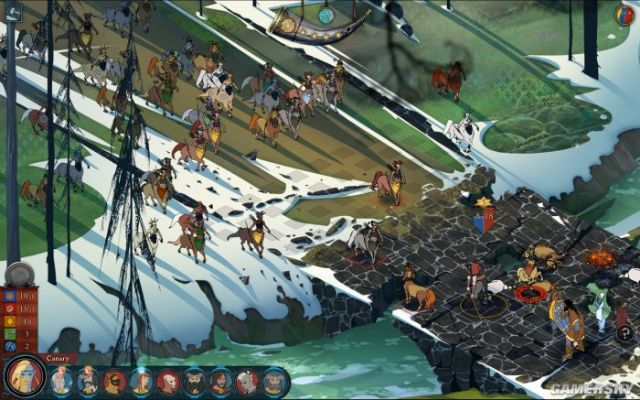Choose the last portrait in the turn queue
This screenshot has height=400, width=640.
(x=274, y=381)
